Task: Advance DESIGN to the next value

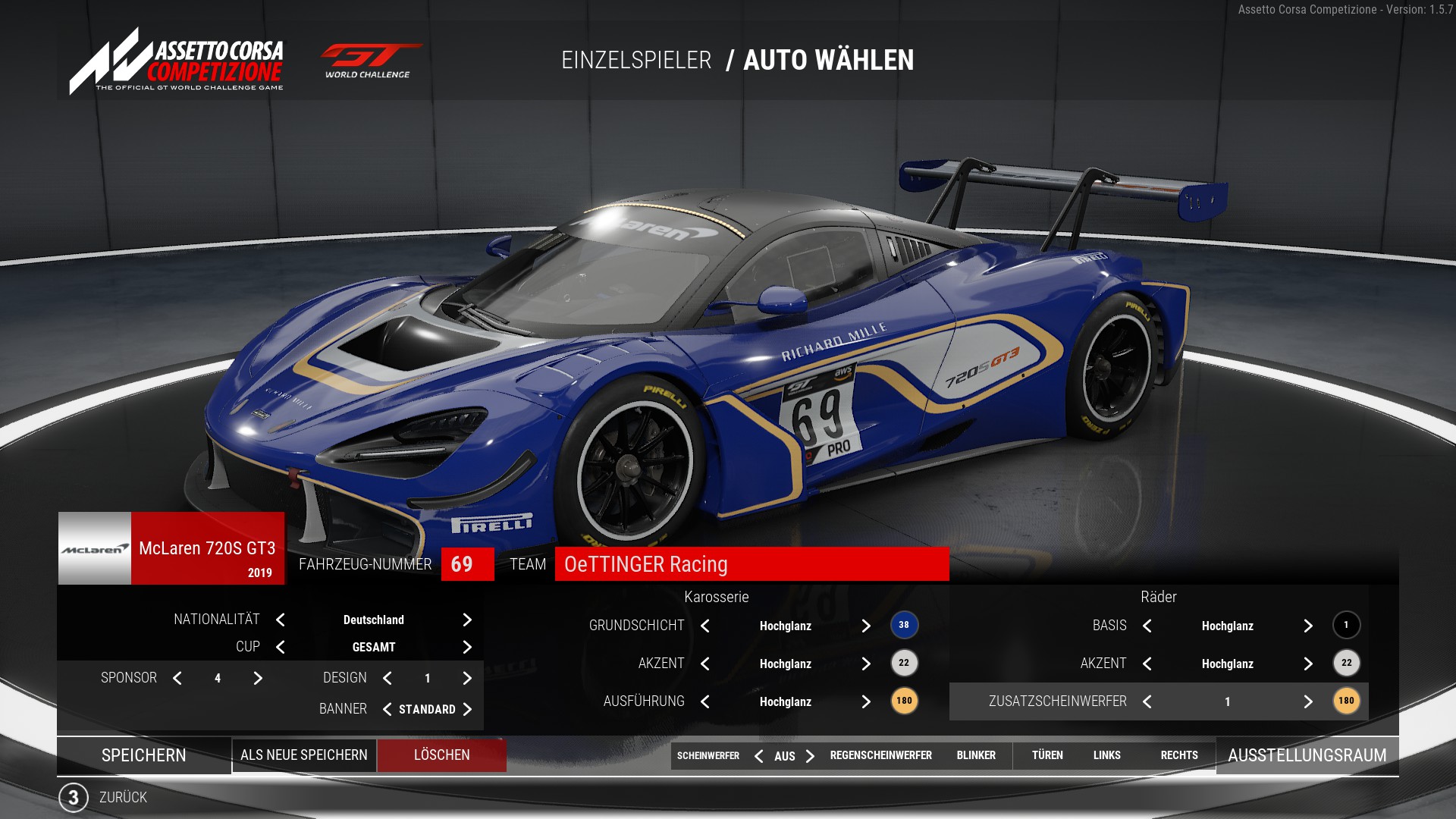Action: (x=467, y=678)
